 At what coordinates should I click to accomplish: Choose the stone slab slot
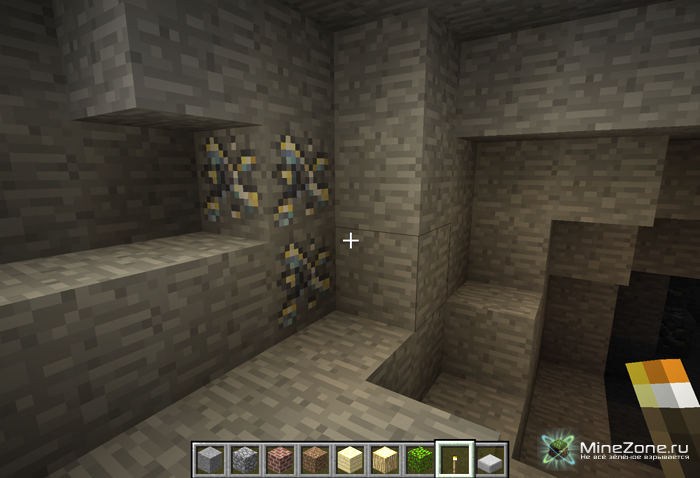(x=490, y=461)
